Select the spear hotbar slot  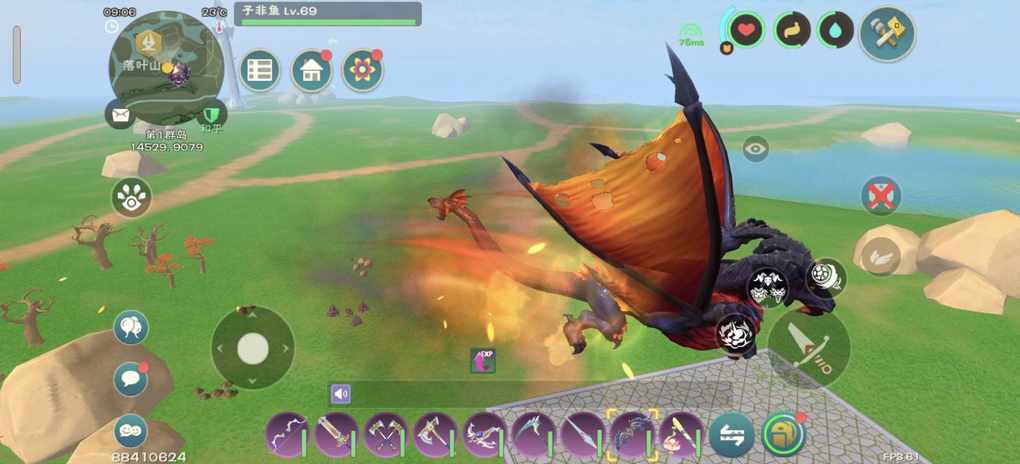click(x=582, y=435)
